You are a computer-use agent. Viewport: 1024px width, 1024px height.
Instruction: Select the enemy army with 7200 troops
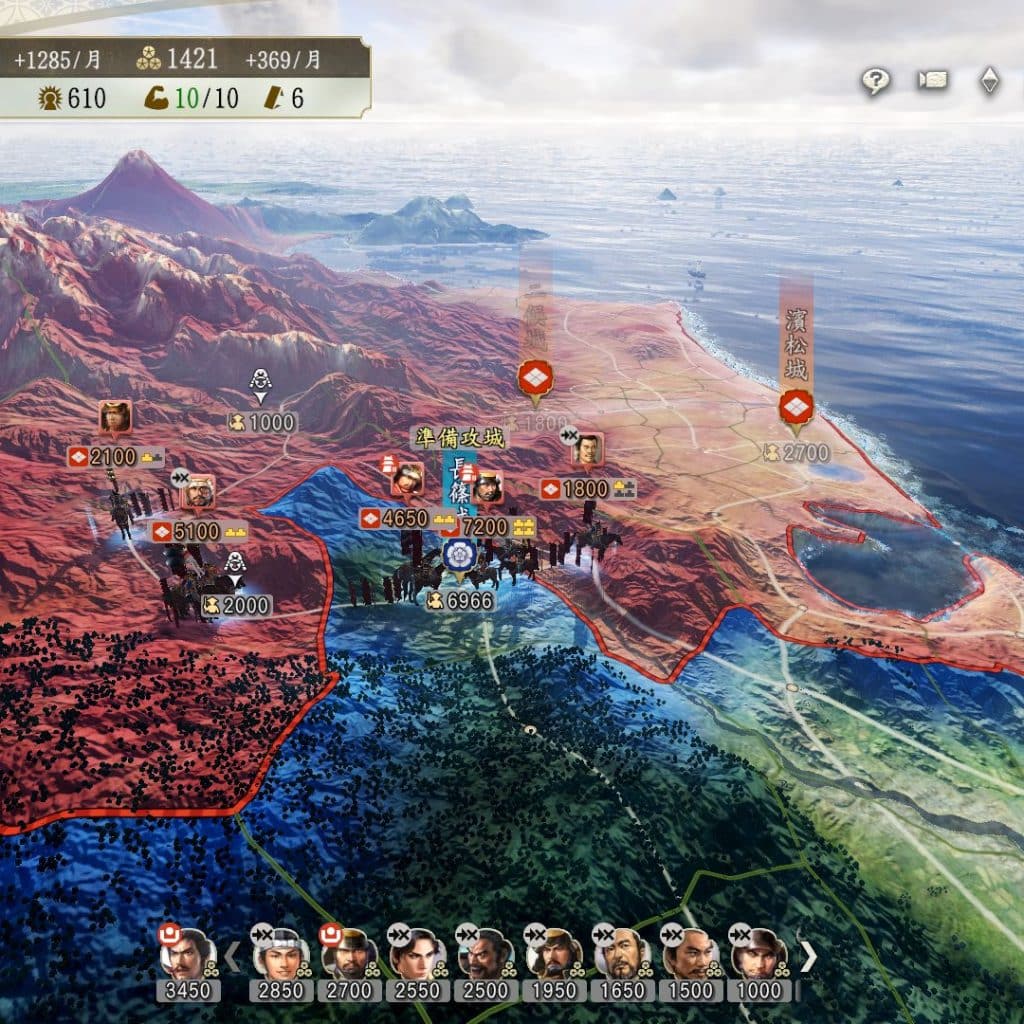coord(488,487)
